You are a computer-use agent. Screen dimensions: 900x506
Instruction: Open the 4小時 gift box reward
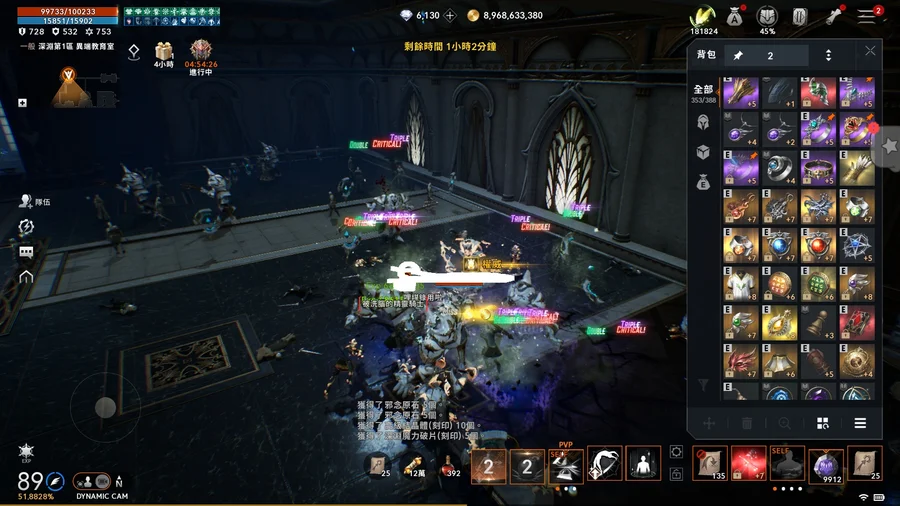pyautogui.click(x=163, y=51)
